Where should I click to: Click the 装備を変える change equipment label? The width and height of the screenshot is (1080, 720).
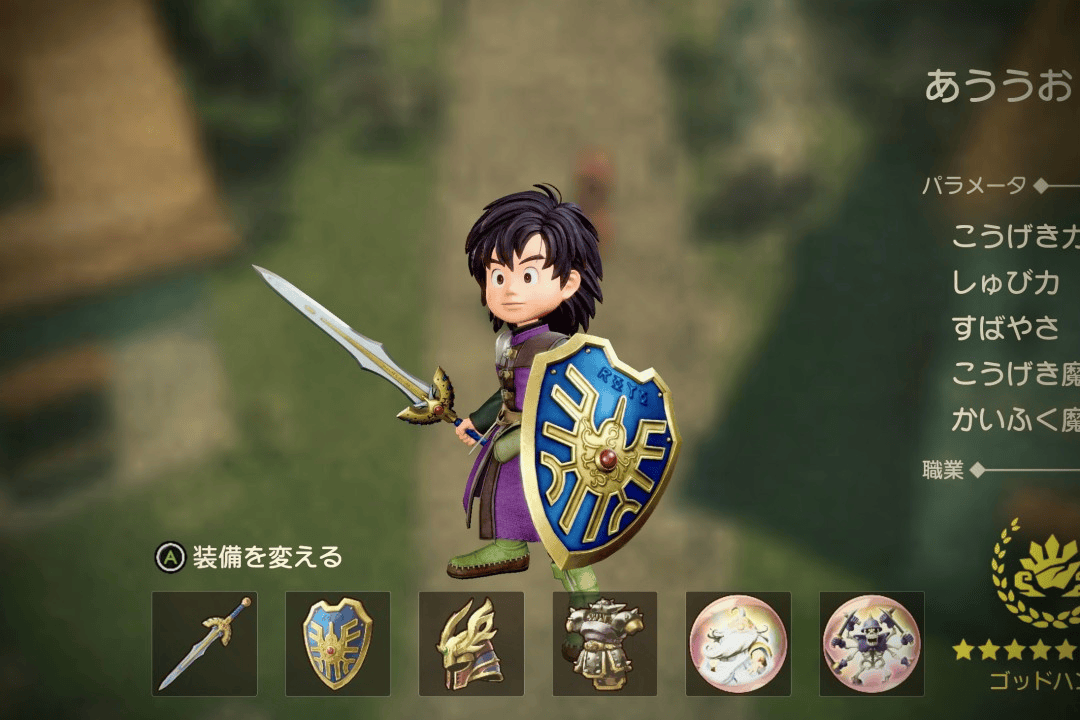tap(266, 557)
